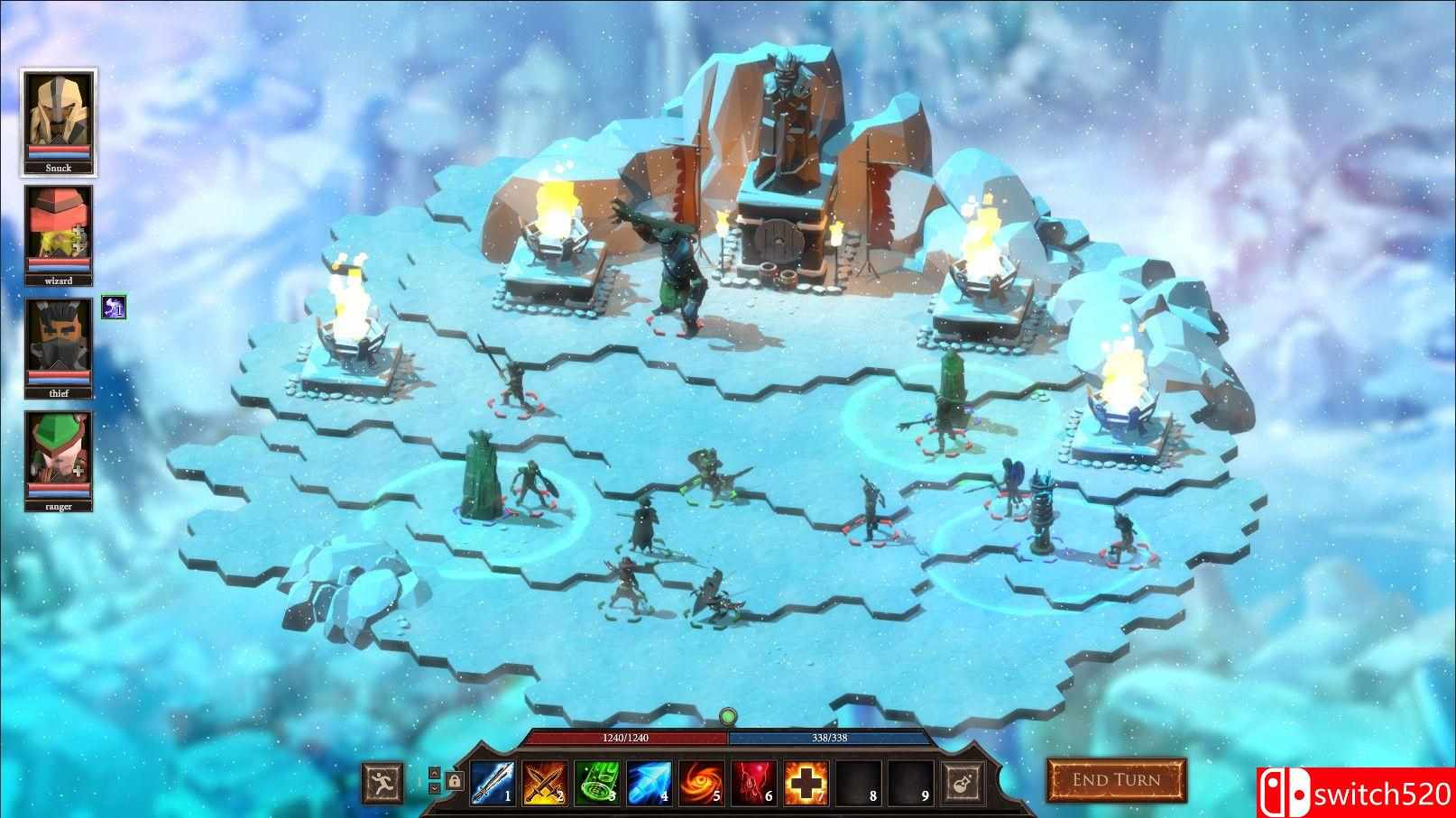Click the up arrow beside the hotbar lock
1456x818 pixels.
coord(435,774)
